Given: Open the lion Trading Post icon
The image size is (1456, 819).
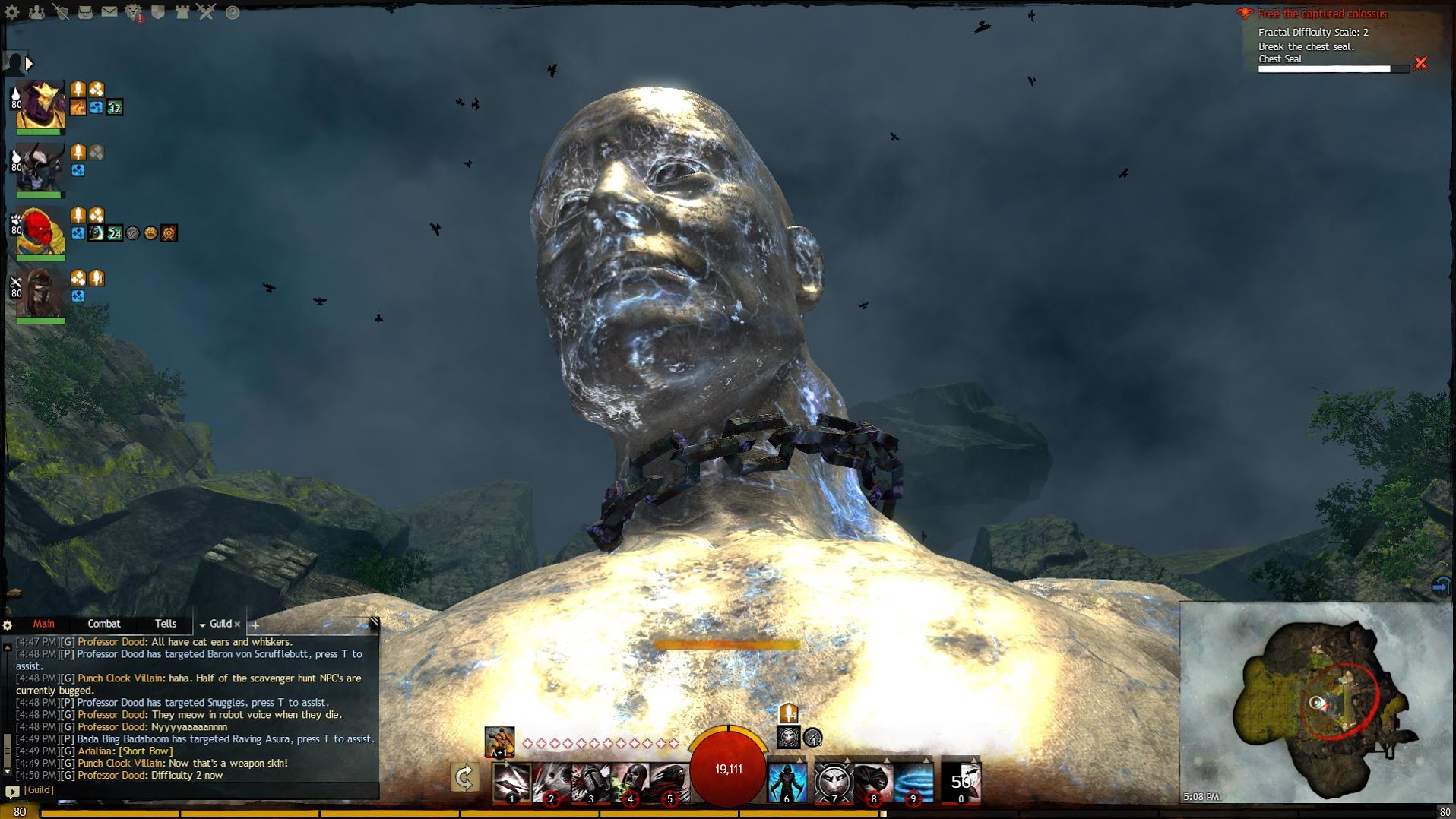Looking at the screenshot, I should (x=134, y=12).
